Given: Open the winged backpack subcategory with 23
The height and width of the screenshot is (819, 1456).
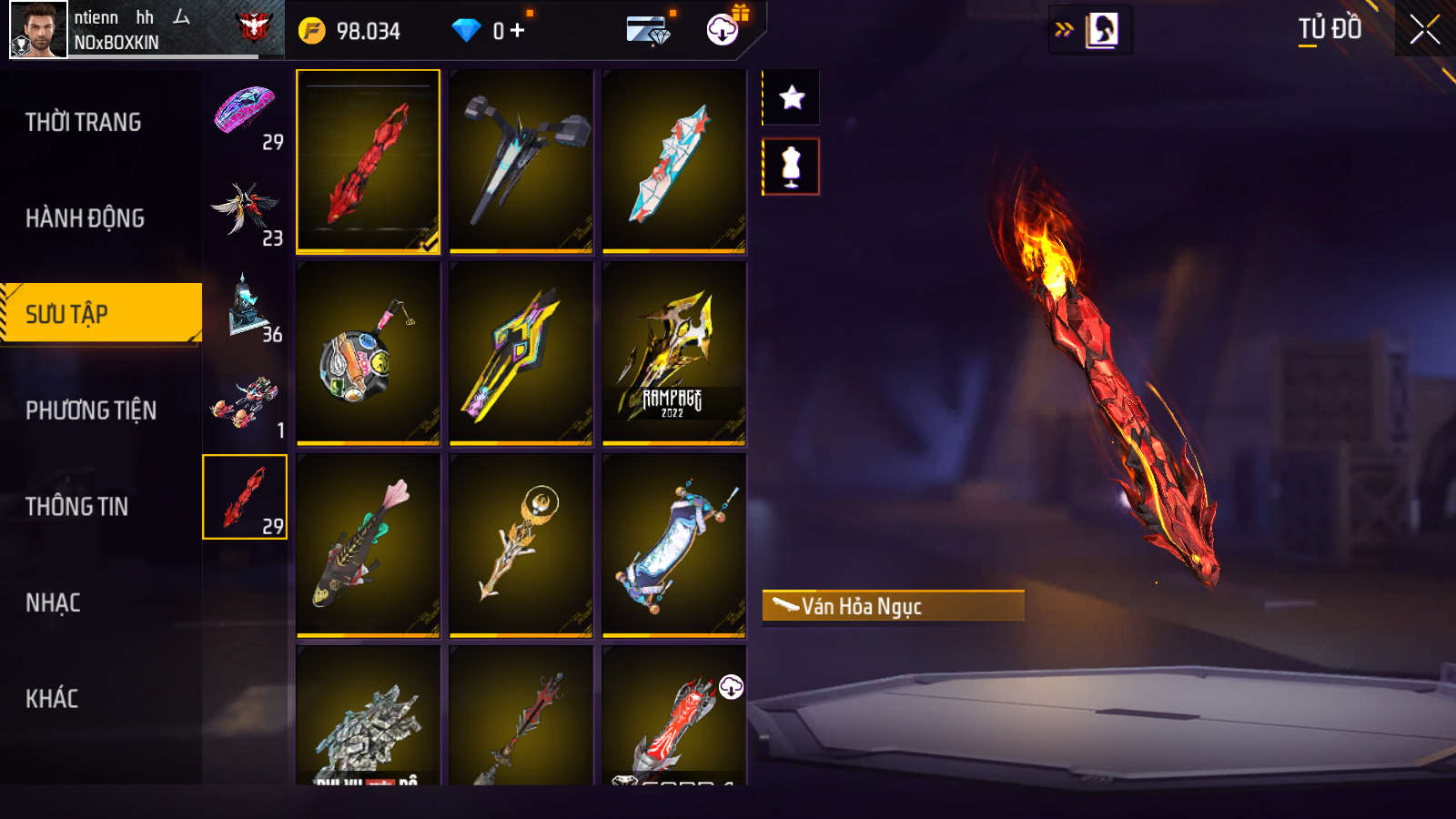Looking at the screenshot, I should coord(245,210).
